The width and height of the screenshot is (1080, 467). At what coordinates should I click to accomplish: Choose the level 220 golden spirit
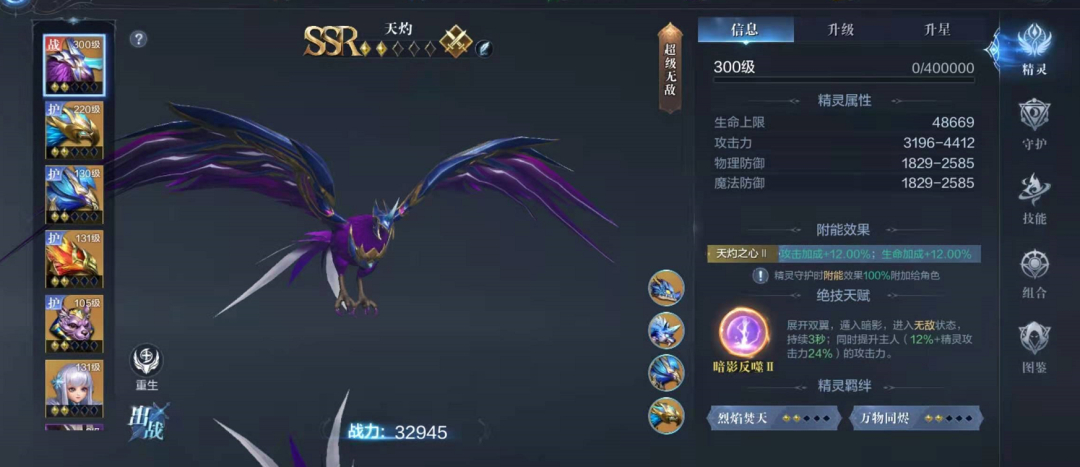74,130
